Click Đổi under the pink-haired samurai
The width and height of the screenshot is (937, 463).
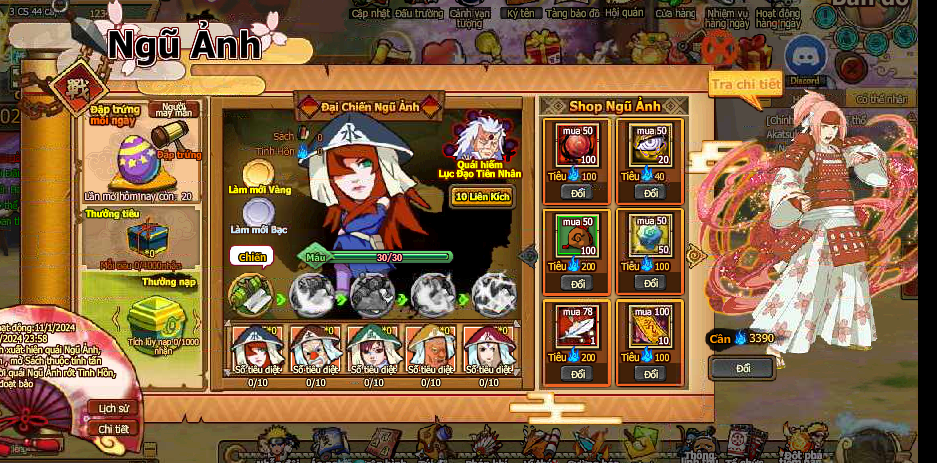pyautogui.click(x=741, y=368)
